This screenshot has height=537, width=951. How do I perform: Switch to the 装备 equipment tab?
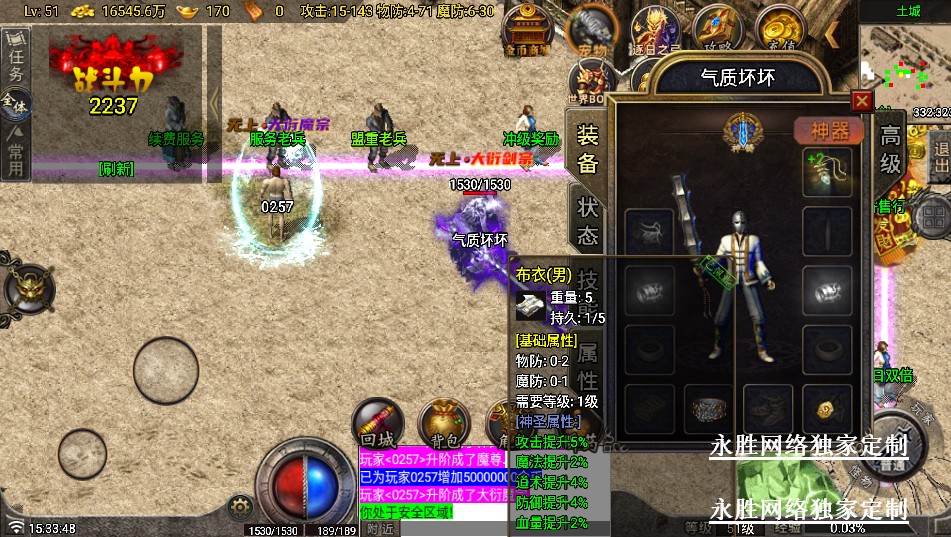[588, 150]
